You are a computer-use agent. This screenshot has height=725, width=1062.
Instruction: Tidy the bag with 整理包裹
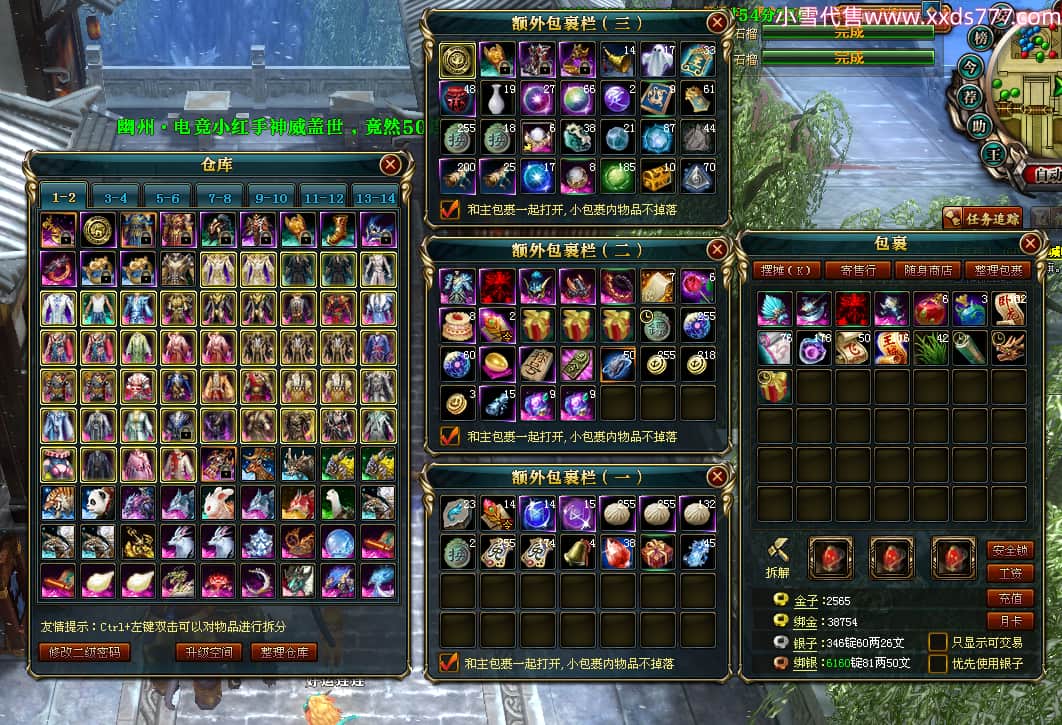(x=997, y=270)
